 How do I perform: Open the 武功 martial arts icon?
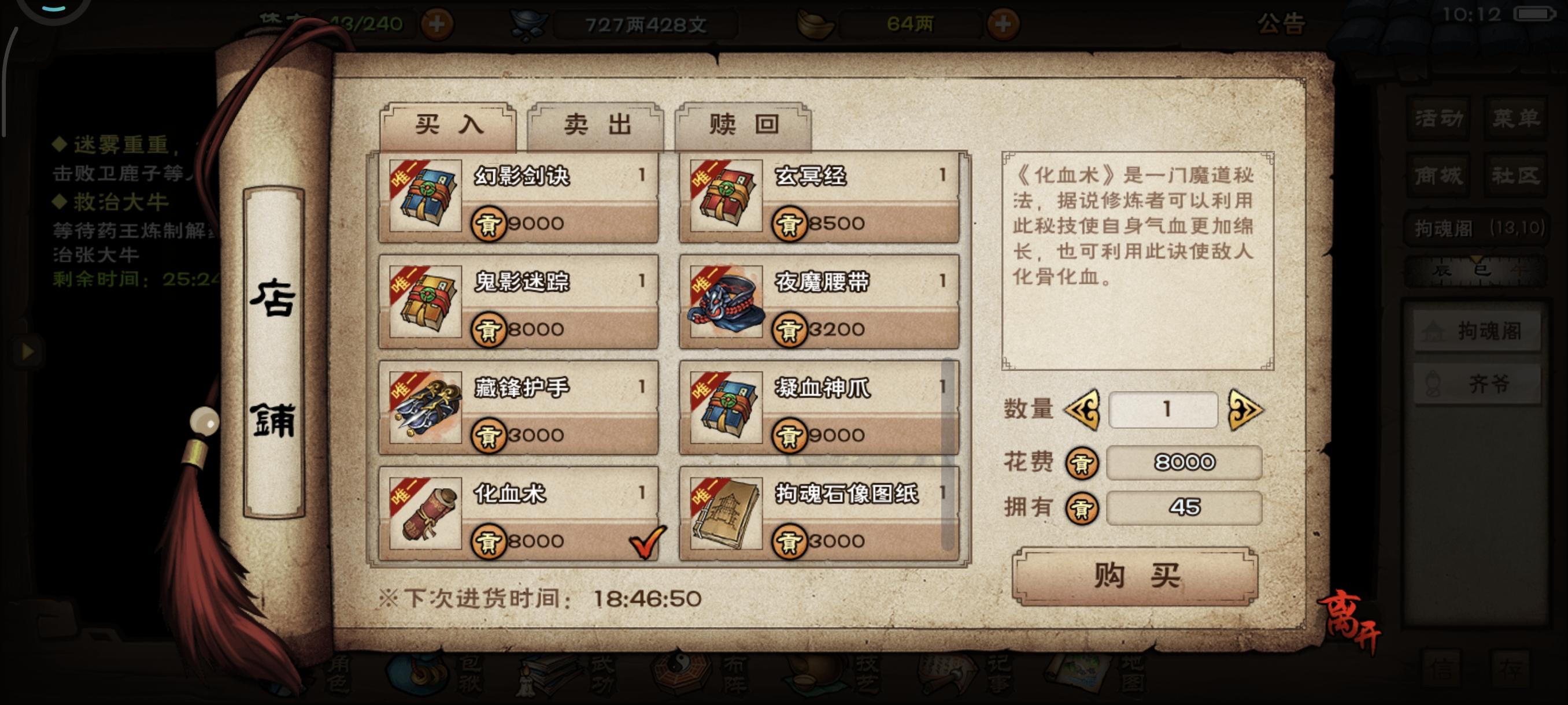[x=548, y=675]
